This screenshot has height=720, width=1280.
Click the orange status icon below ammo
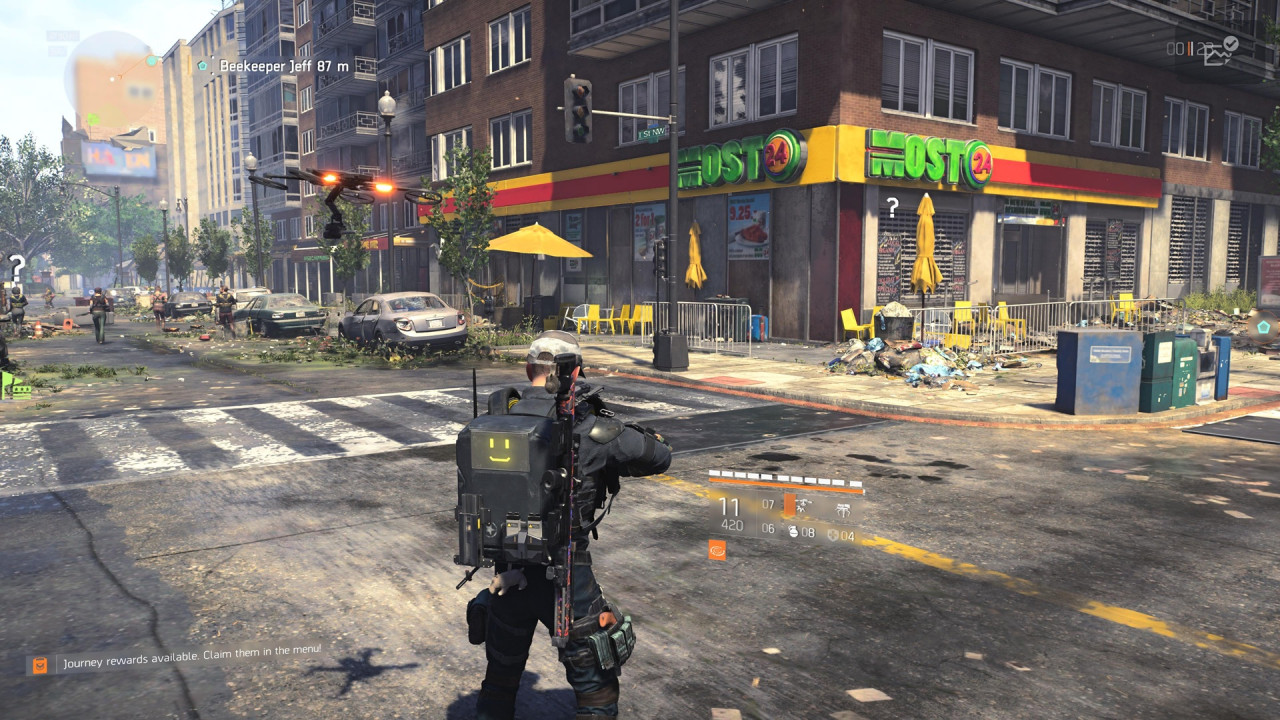click(x=717, y=549)
